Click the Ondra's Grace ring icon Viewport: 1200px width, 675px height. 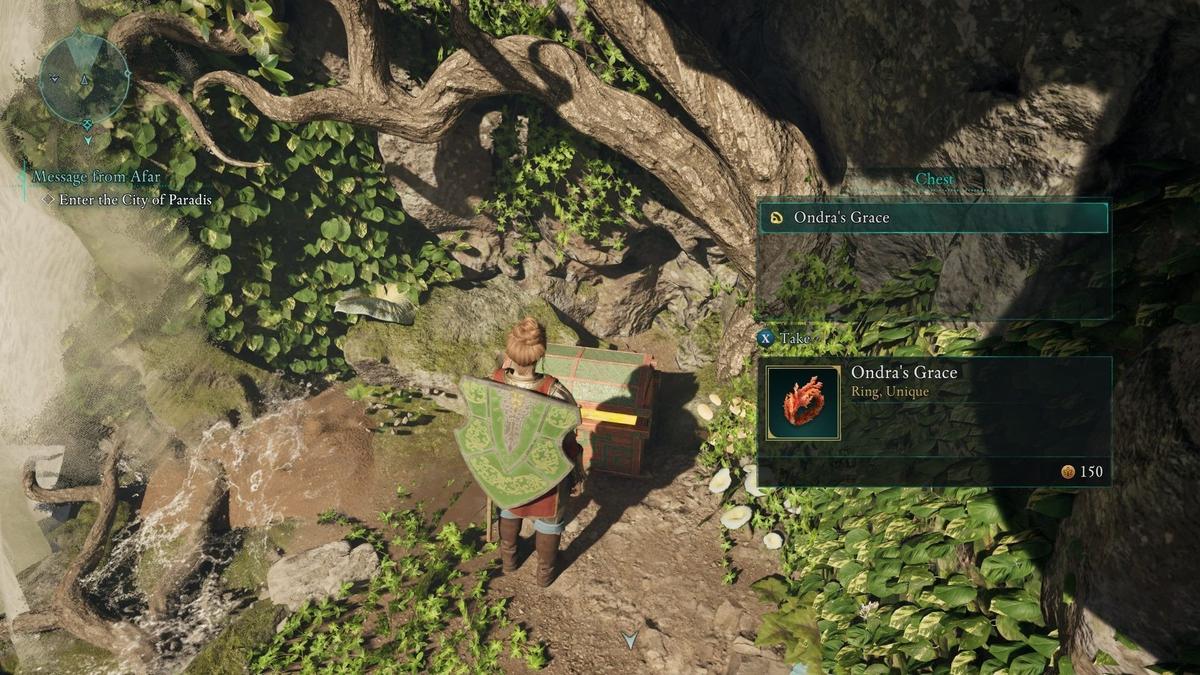(803, 402)
